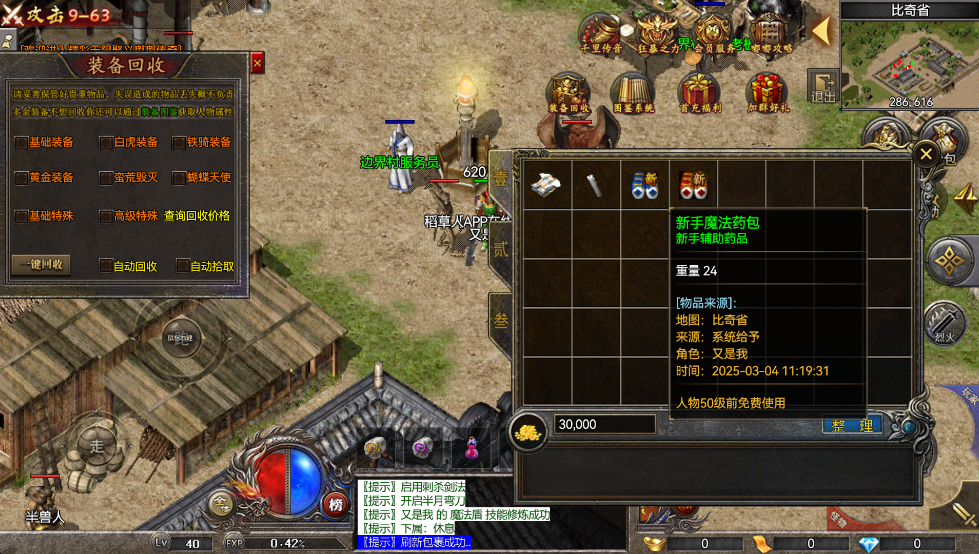This screenshot has height=554, width=979.
Task: Open the 图鉴系统 codex icon
Action: tap(633, 91)
